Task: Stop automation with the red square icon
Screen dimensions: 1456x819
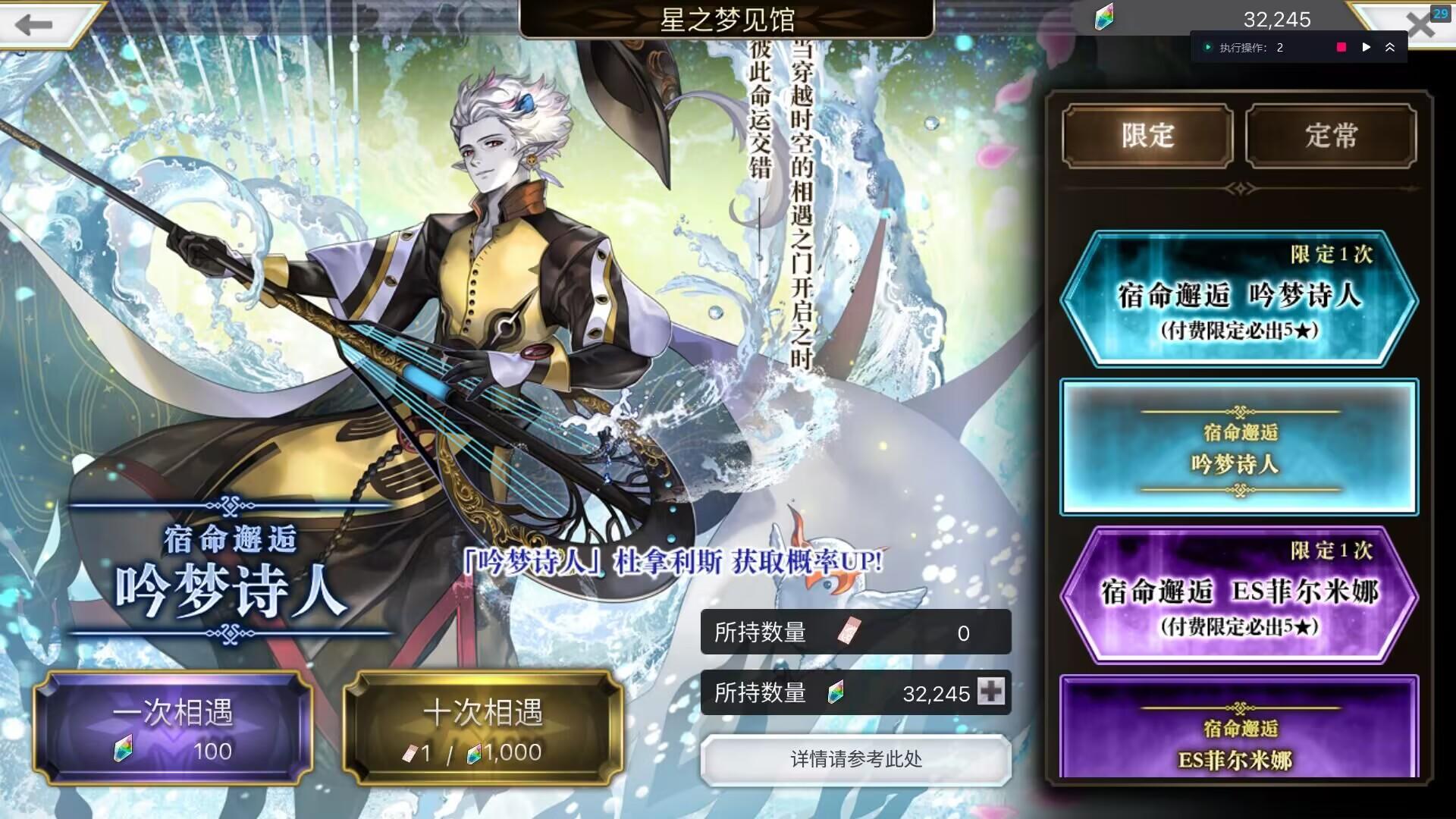Action: tap(1341, 47)
